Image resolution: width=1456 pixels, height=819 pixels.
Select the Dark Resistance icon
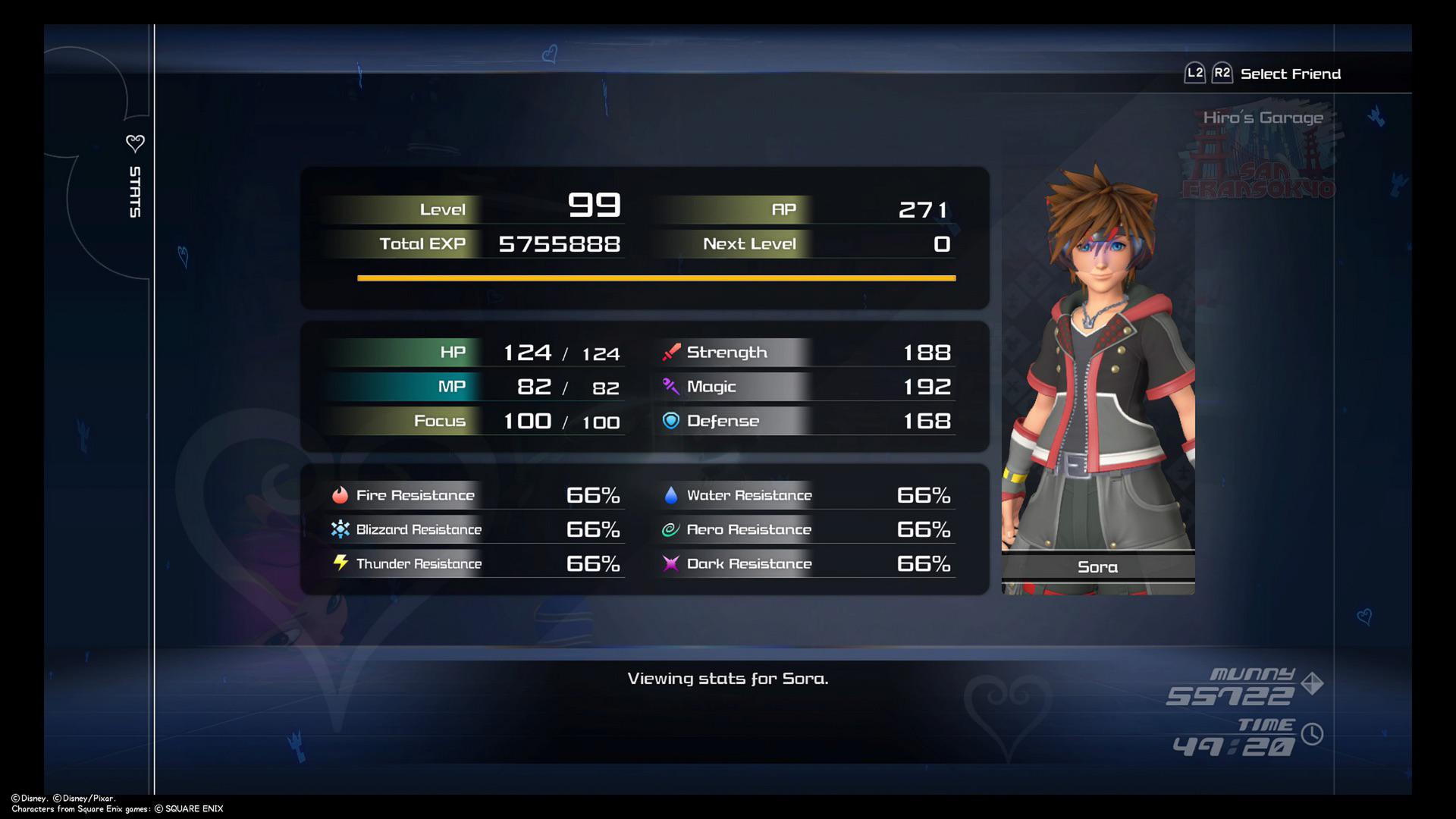[670, 563]
